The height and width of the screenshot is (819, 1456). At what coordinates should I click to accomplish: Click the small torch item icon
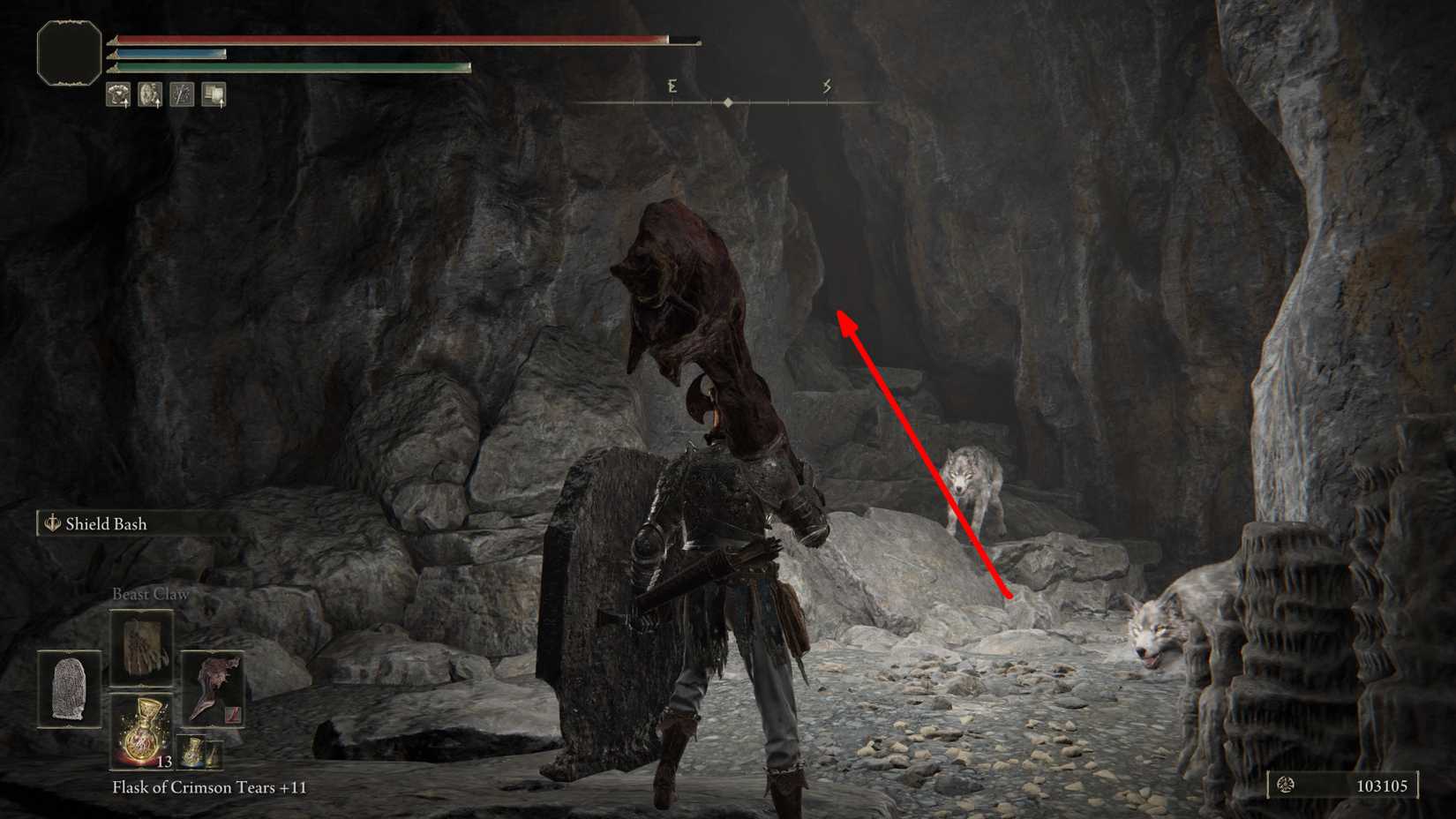point(213,755)
